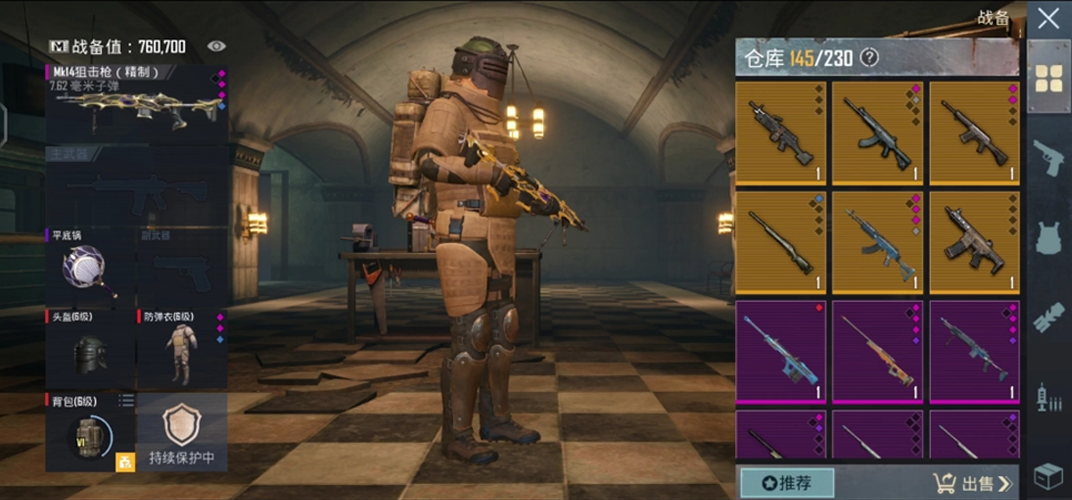Select the equipped Mk14 sniper rifle slot
1072x500 pixels.
136,103
